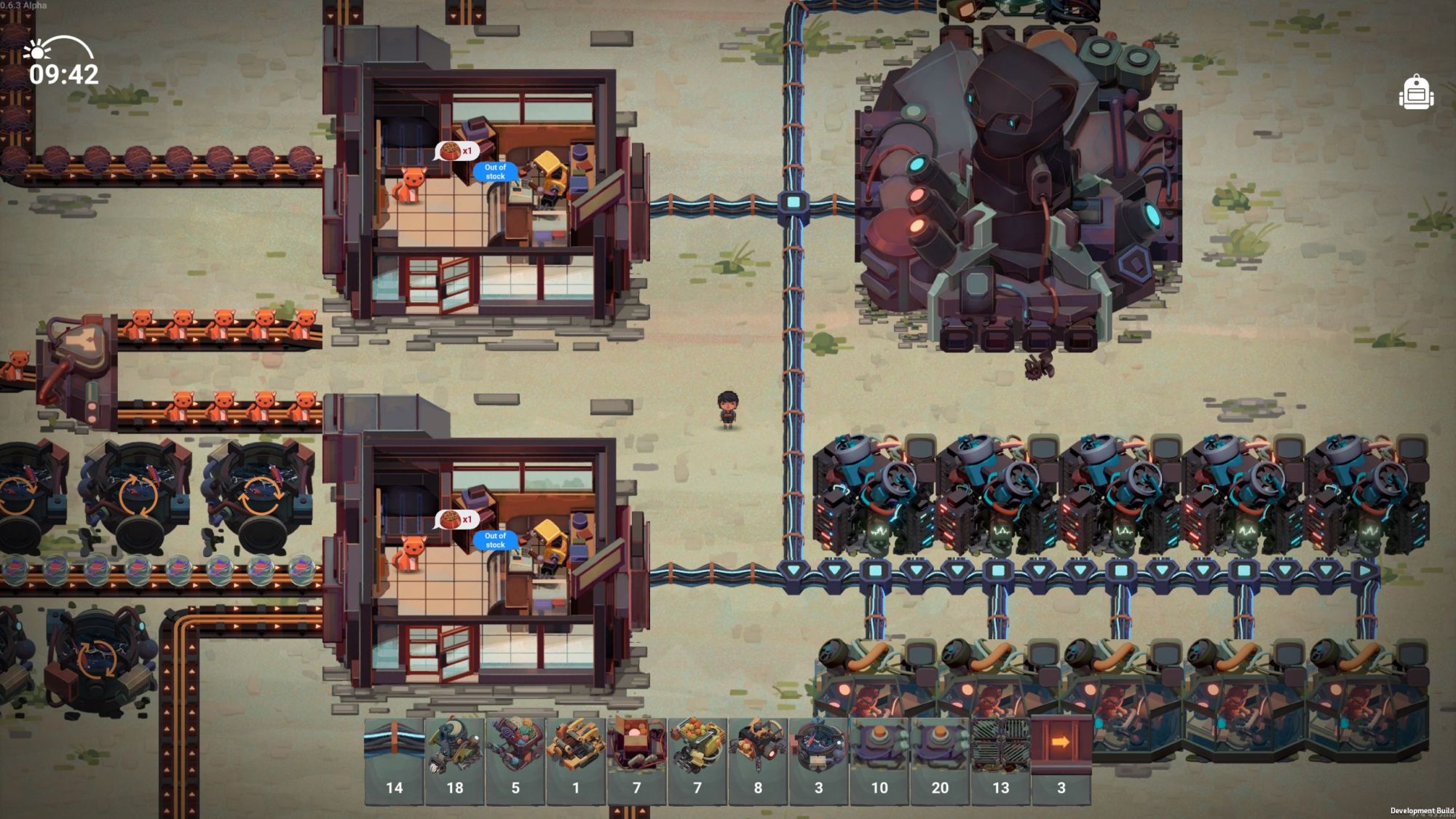Select the orange machine with count 1
Image resolution: width=1456 pixels, height=819 pixels.
pyautogui.click(x=576, y=760)
